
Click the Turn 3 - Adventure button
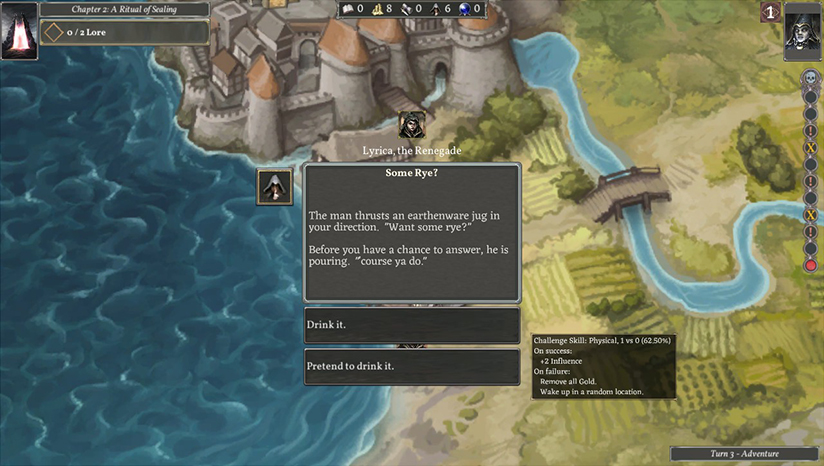pyautogui.click(x=745, y=454)
